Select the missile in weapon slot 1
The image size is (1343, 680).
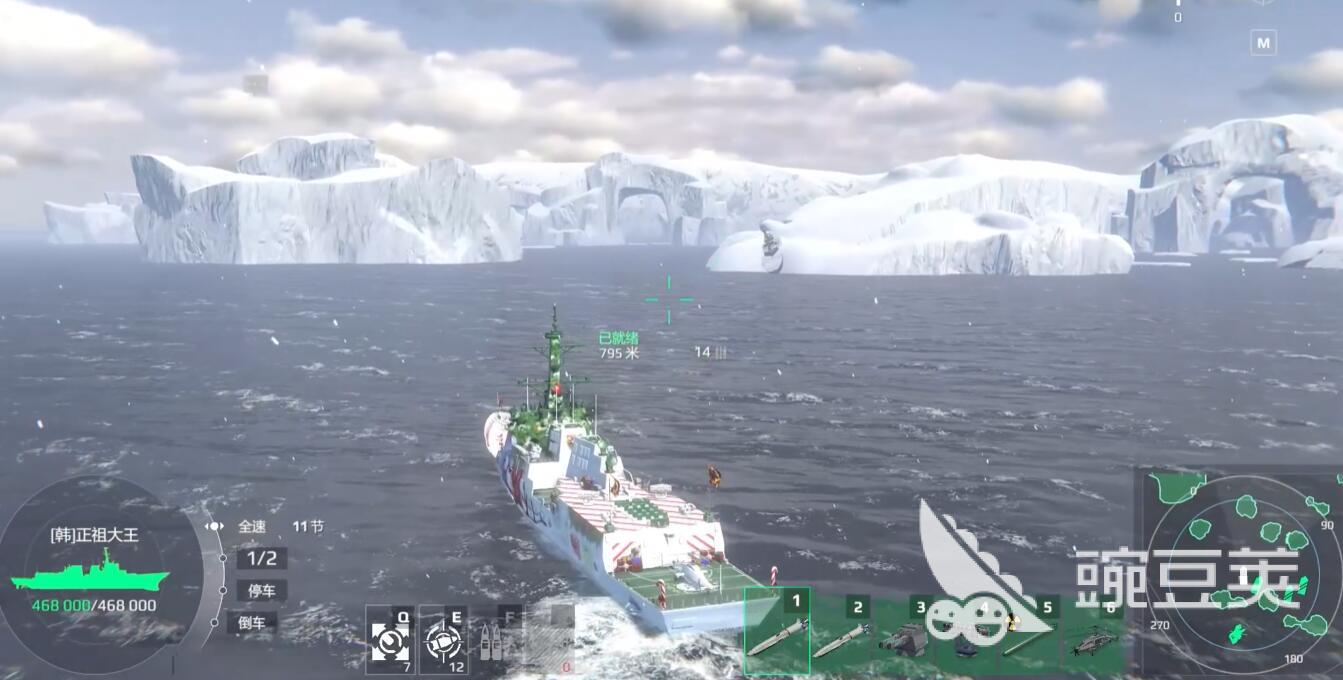pos(777,634)
